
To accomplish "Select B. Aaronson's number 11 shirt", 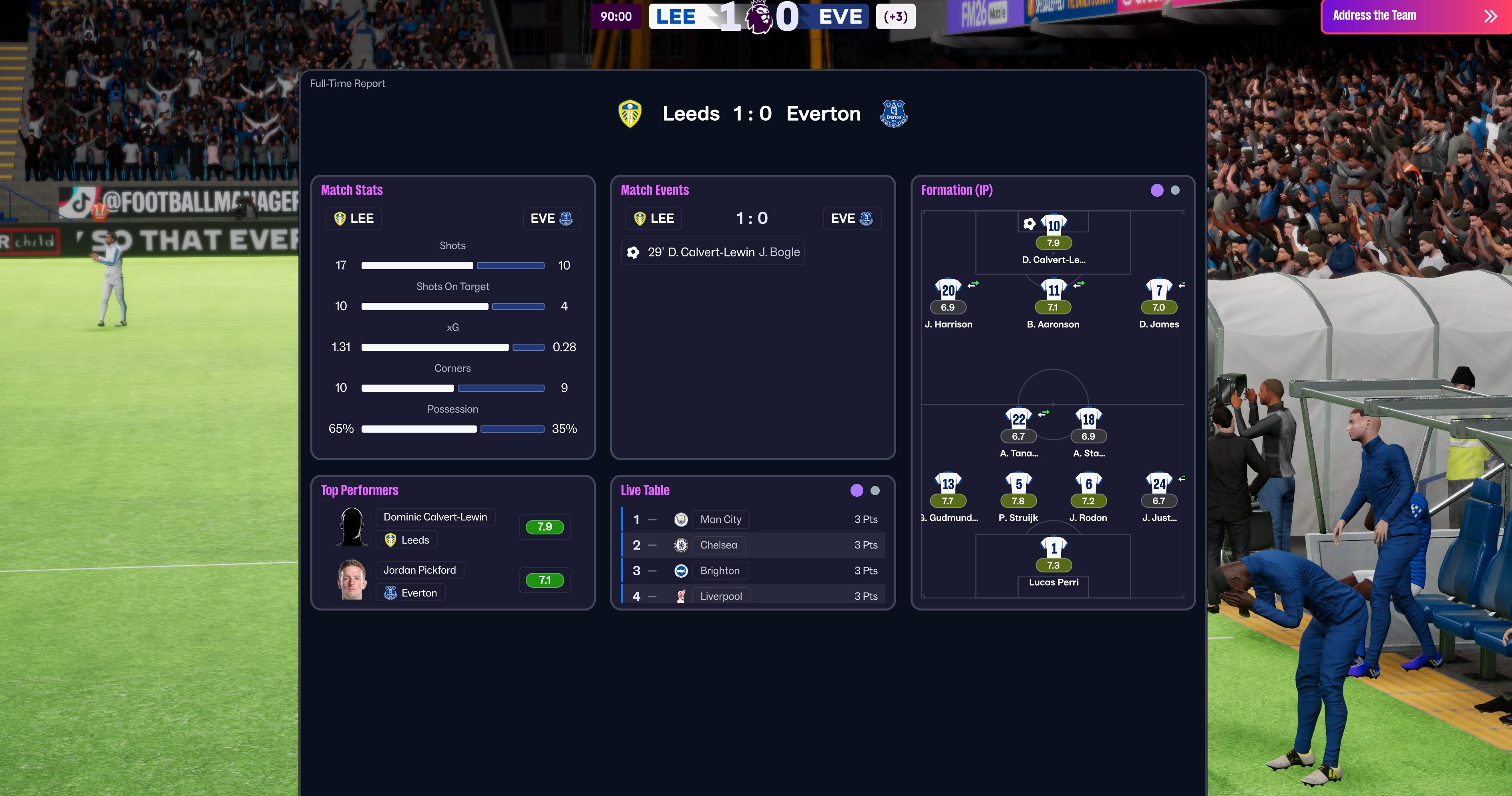I will 1054,290.
